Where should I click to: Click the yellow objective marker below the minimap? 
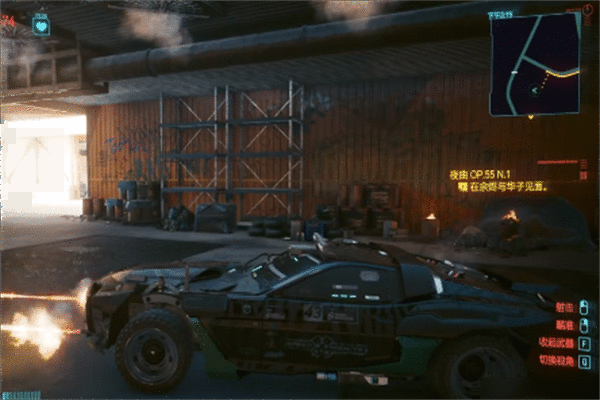[x=463, y=185]
